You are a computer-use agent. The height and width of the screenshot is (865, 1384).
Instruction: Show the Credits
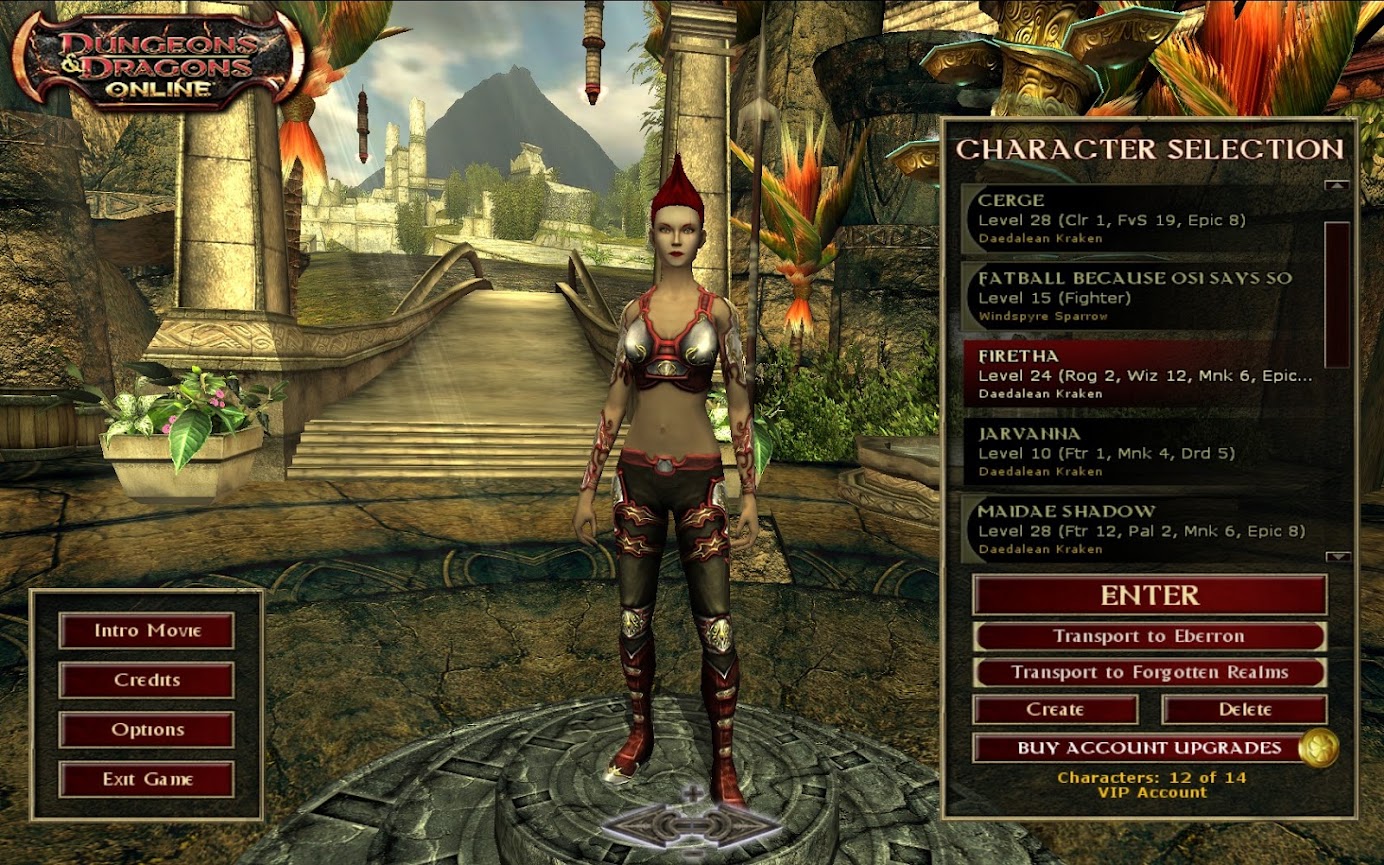pos(147,680)
